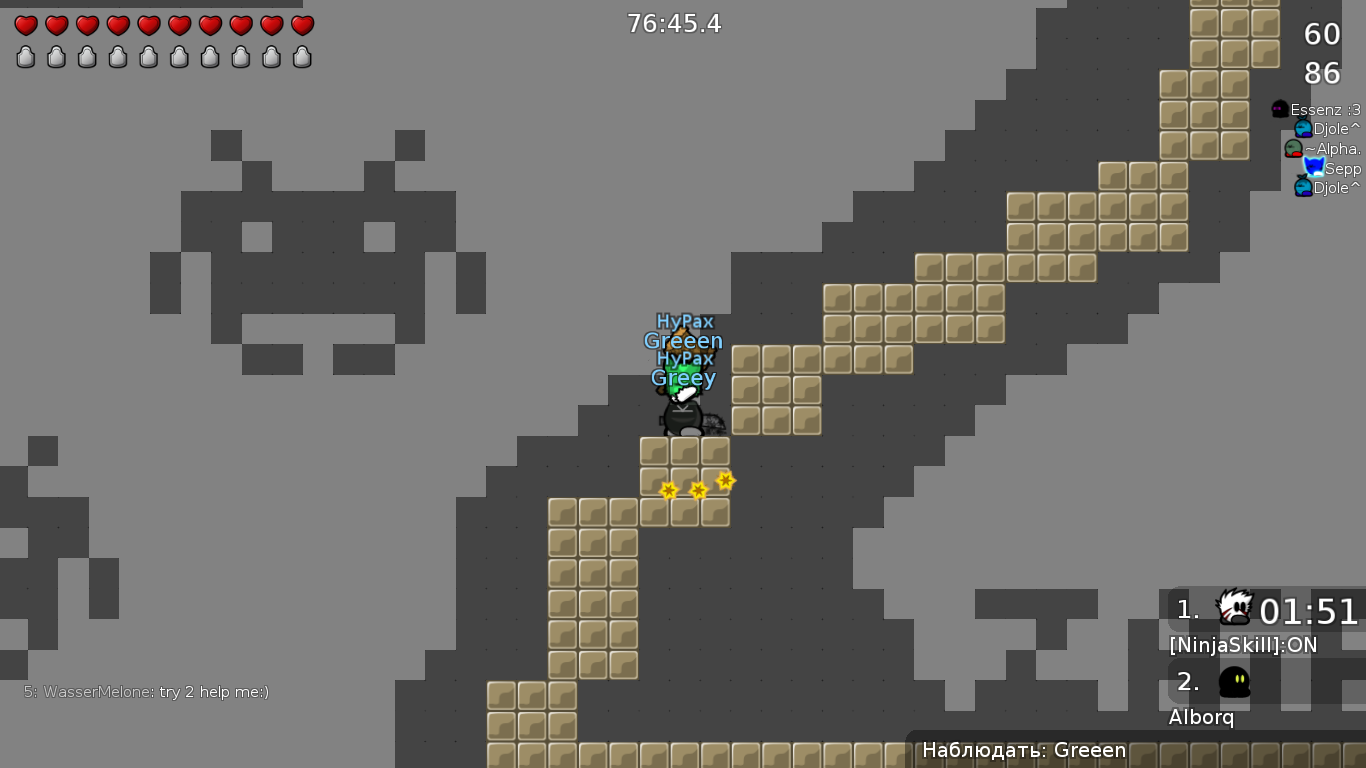Screen dimensions: 1366x768
Task: Toggle the [NinjaSkill]:ON status label
Action: 1243,645
